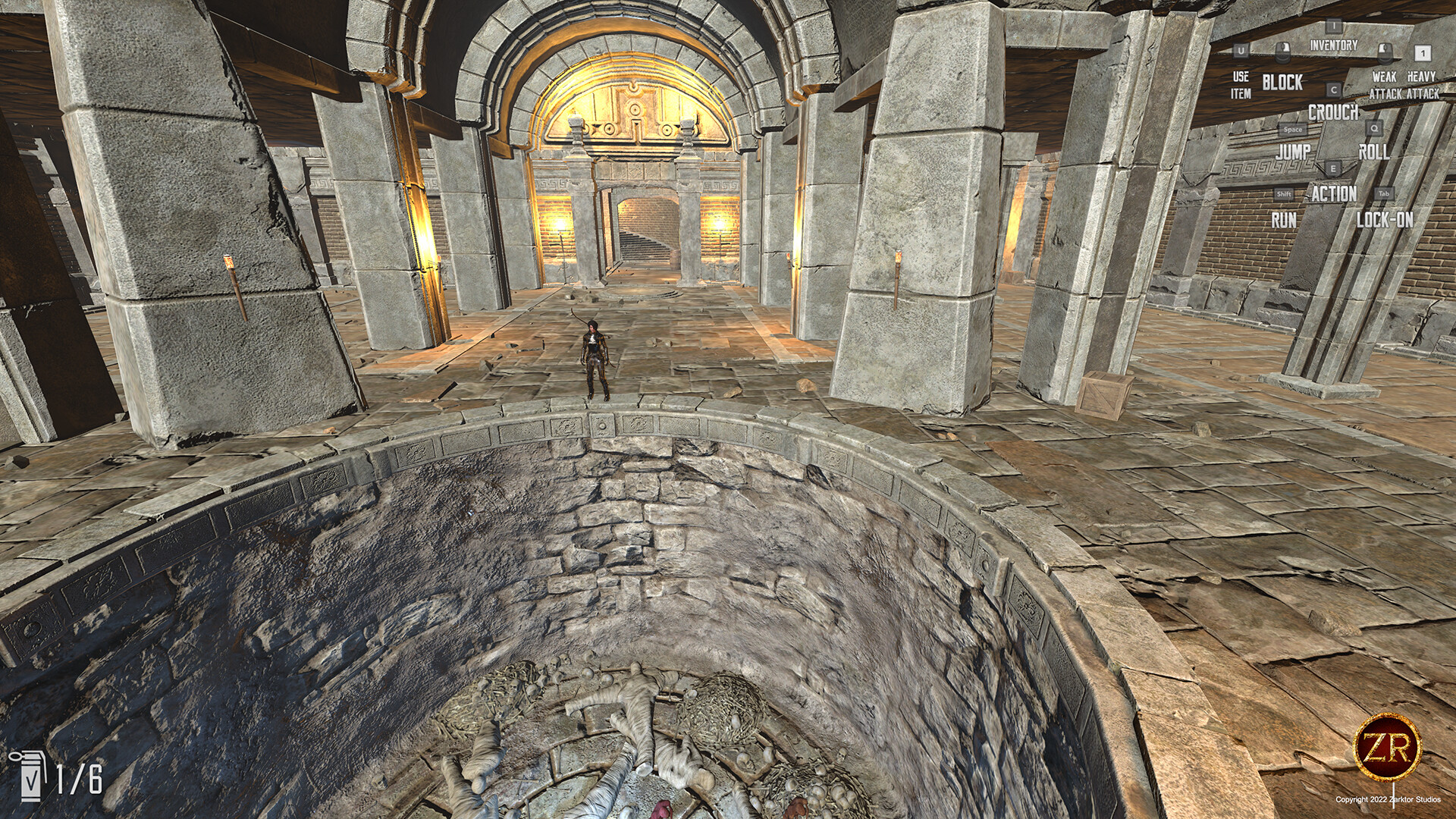This screenshot has width=1456, height=819.
Task: Click the I key above INVENTORY label
Action: coord(1333,25)
